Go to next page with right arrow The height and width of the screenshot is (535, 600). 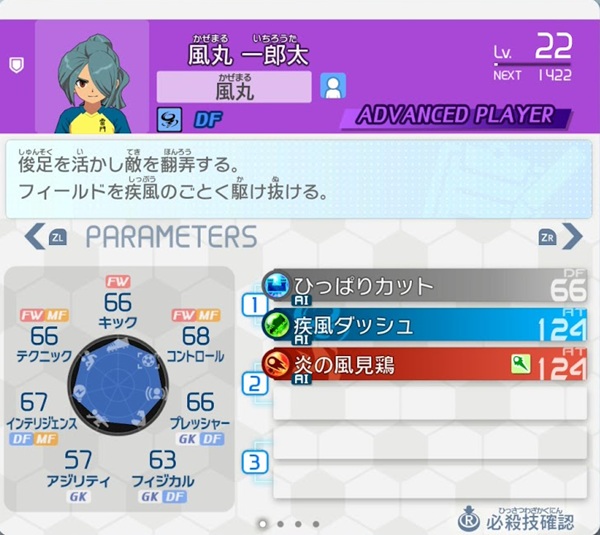click(x=570, y=237)
